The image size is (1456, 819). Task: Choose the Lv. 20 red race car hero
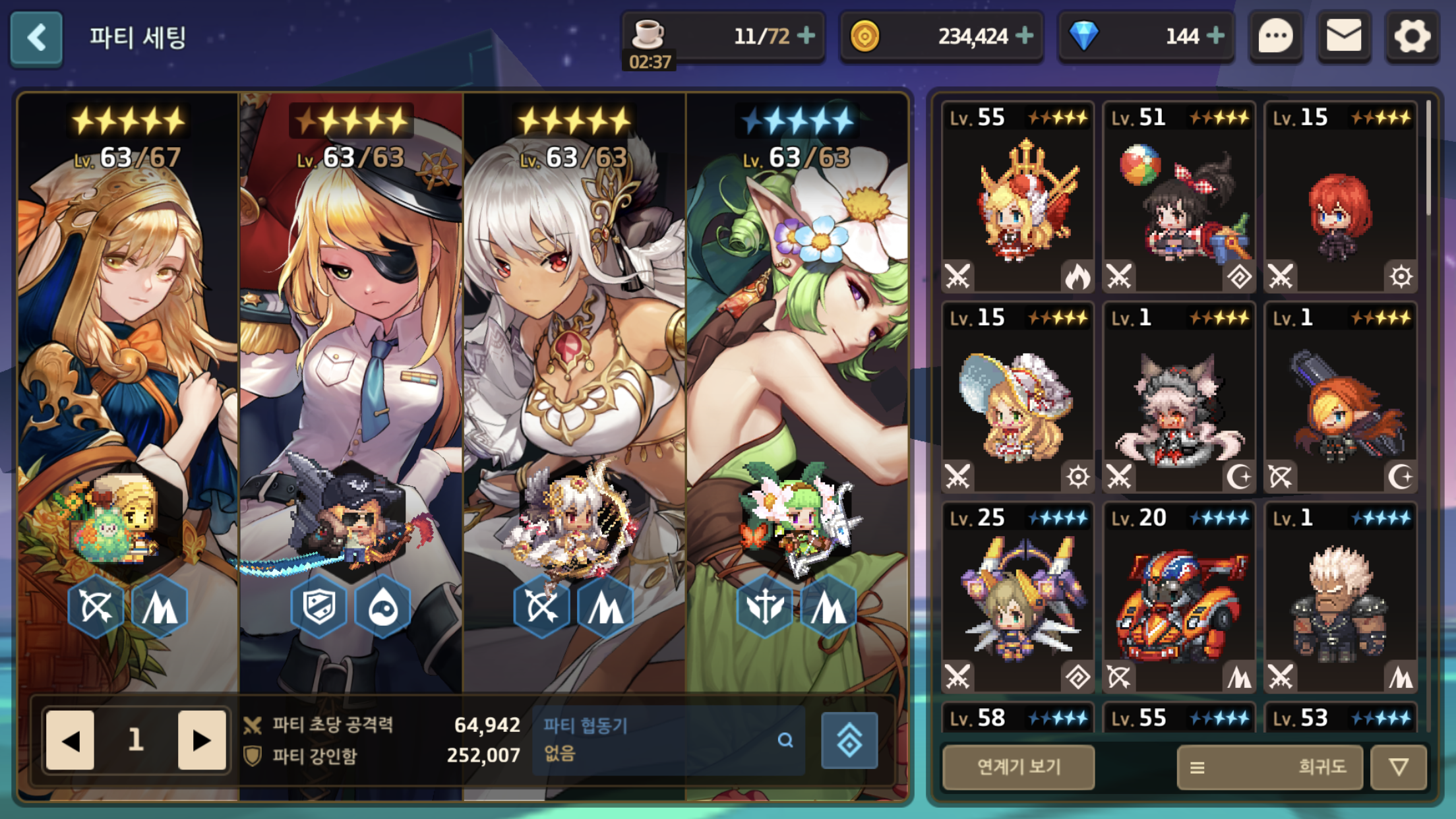[x=1179, y=597]
